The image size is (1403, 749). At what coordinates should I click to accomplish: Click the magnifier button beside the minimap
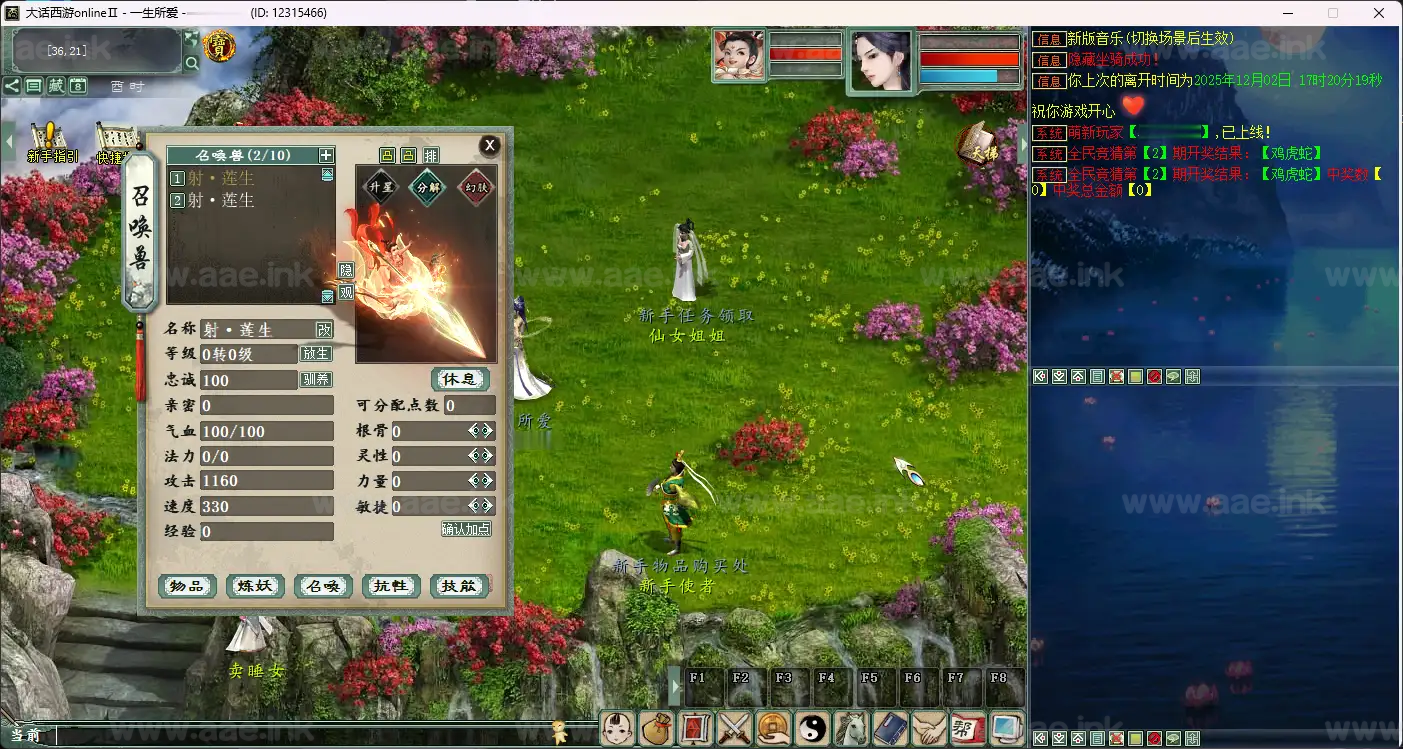coord(191,64)
